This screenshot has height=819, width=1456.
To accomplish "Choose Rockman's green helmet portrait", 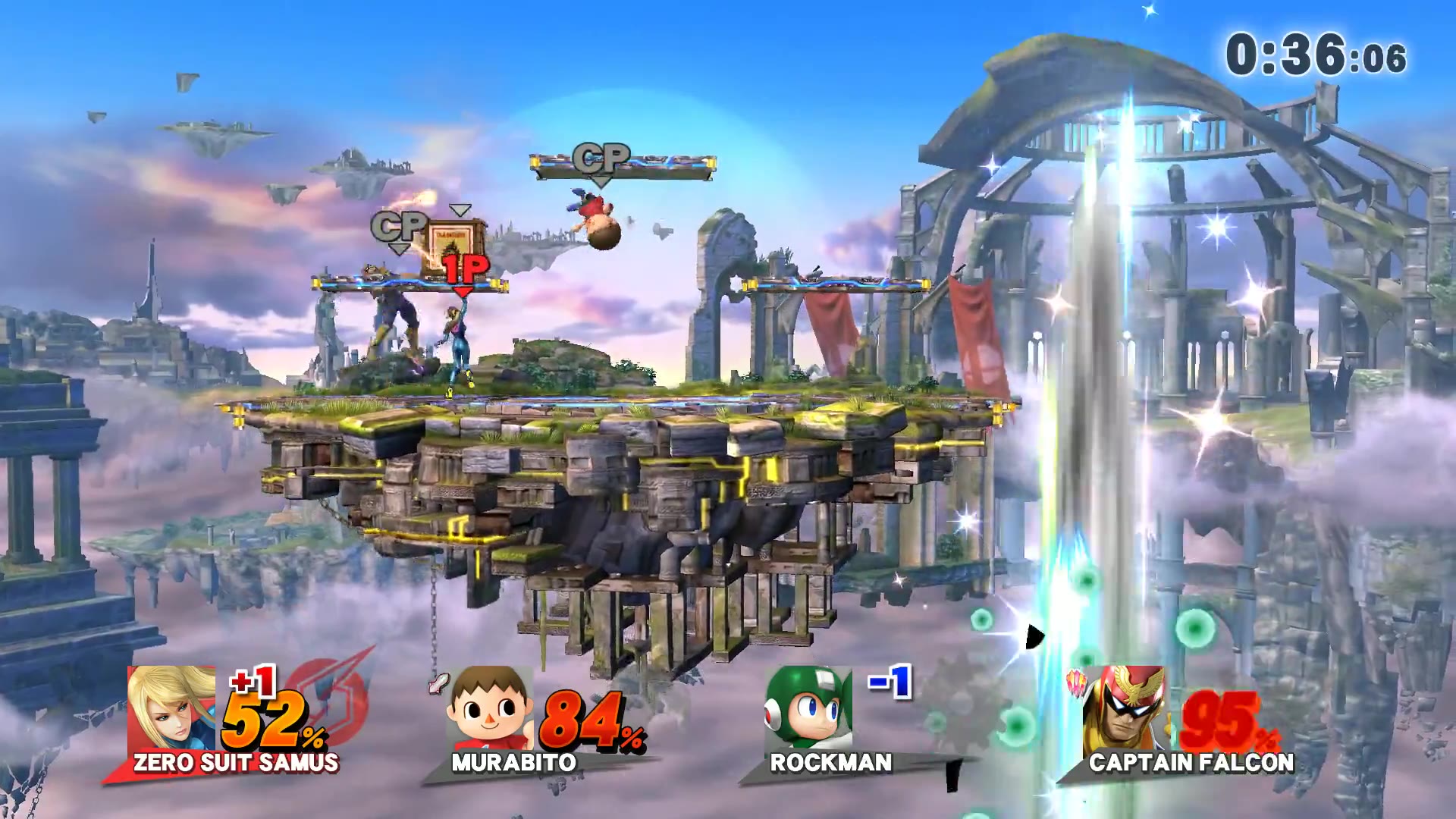I will [808, 708].
